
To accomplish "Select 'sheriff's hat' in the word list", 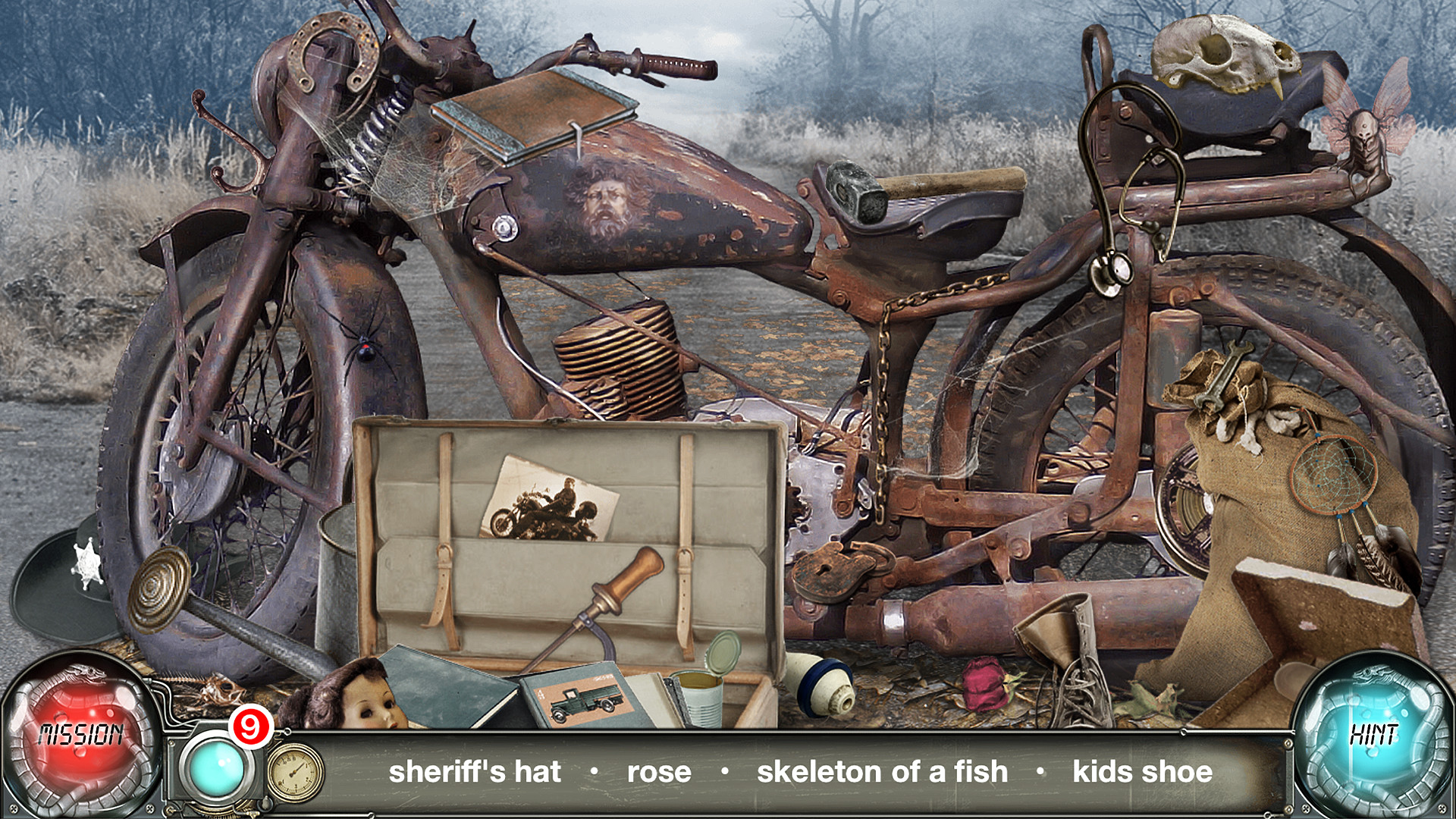I will (x=475, y=773).
